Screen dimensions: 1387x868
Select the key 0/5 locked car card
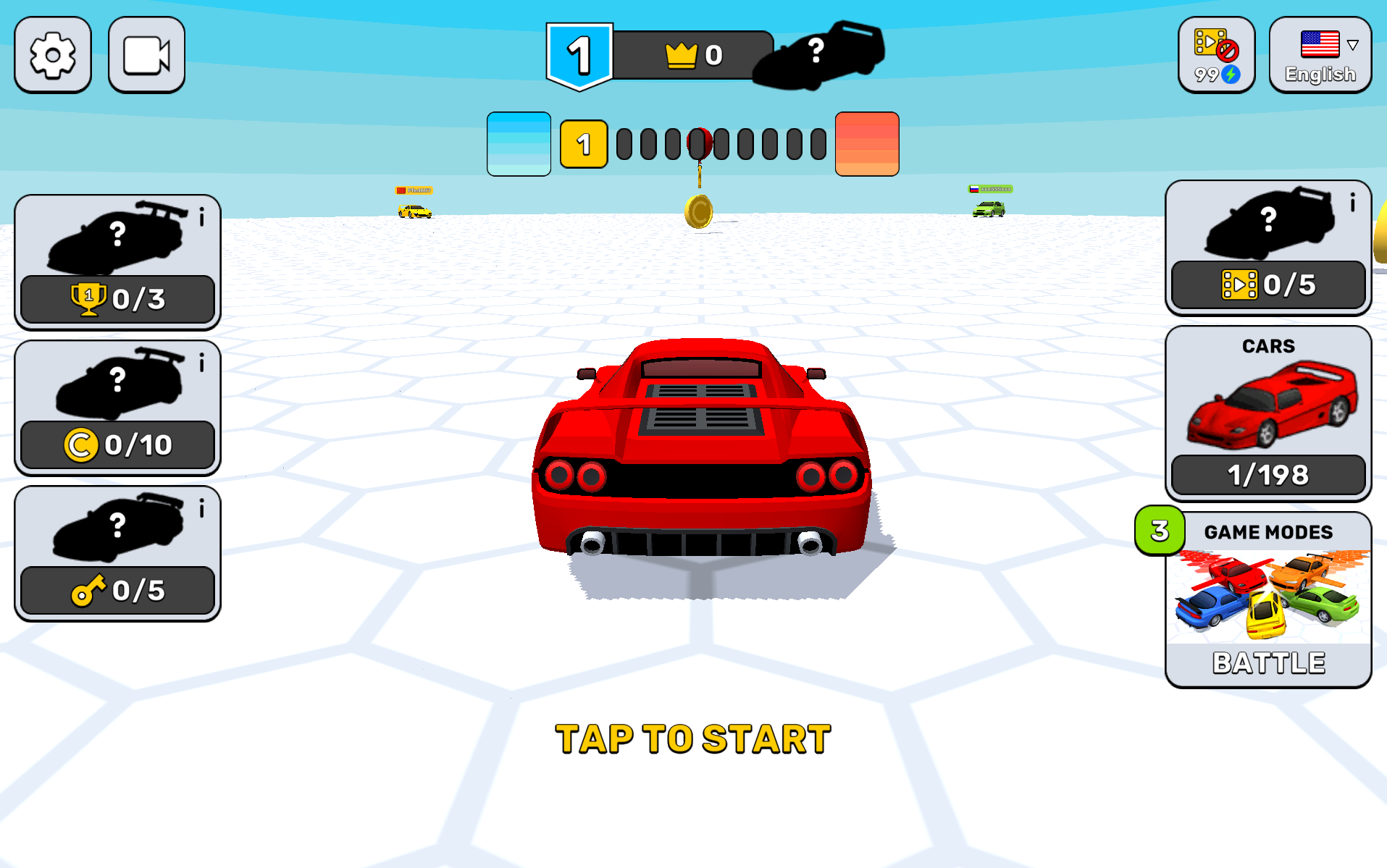tap(117, 553)
